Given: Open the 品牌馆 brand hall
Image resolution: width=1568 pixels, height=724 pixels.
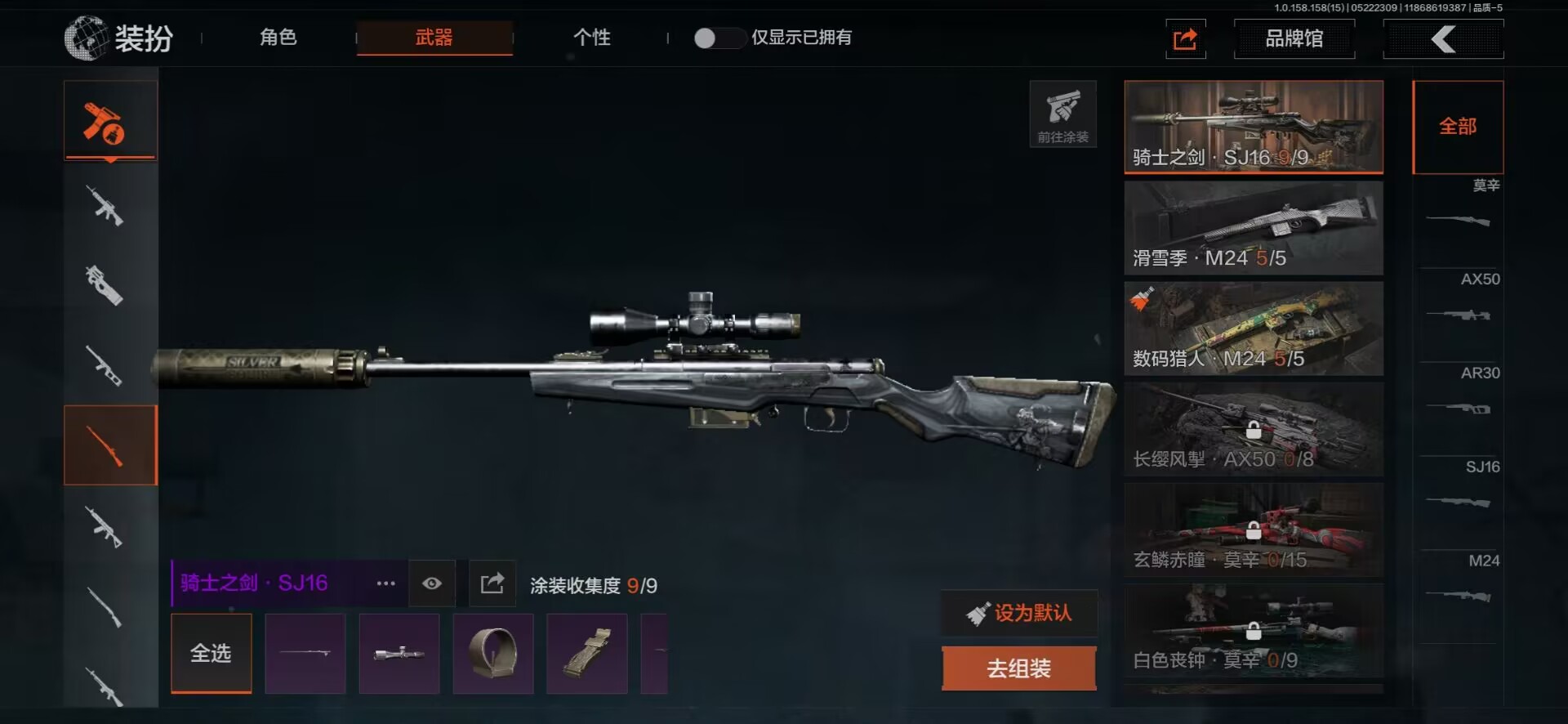Looking at the screenshot, I should [x=1294, y=38].
